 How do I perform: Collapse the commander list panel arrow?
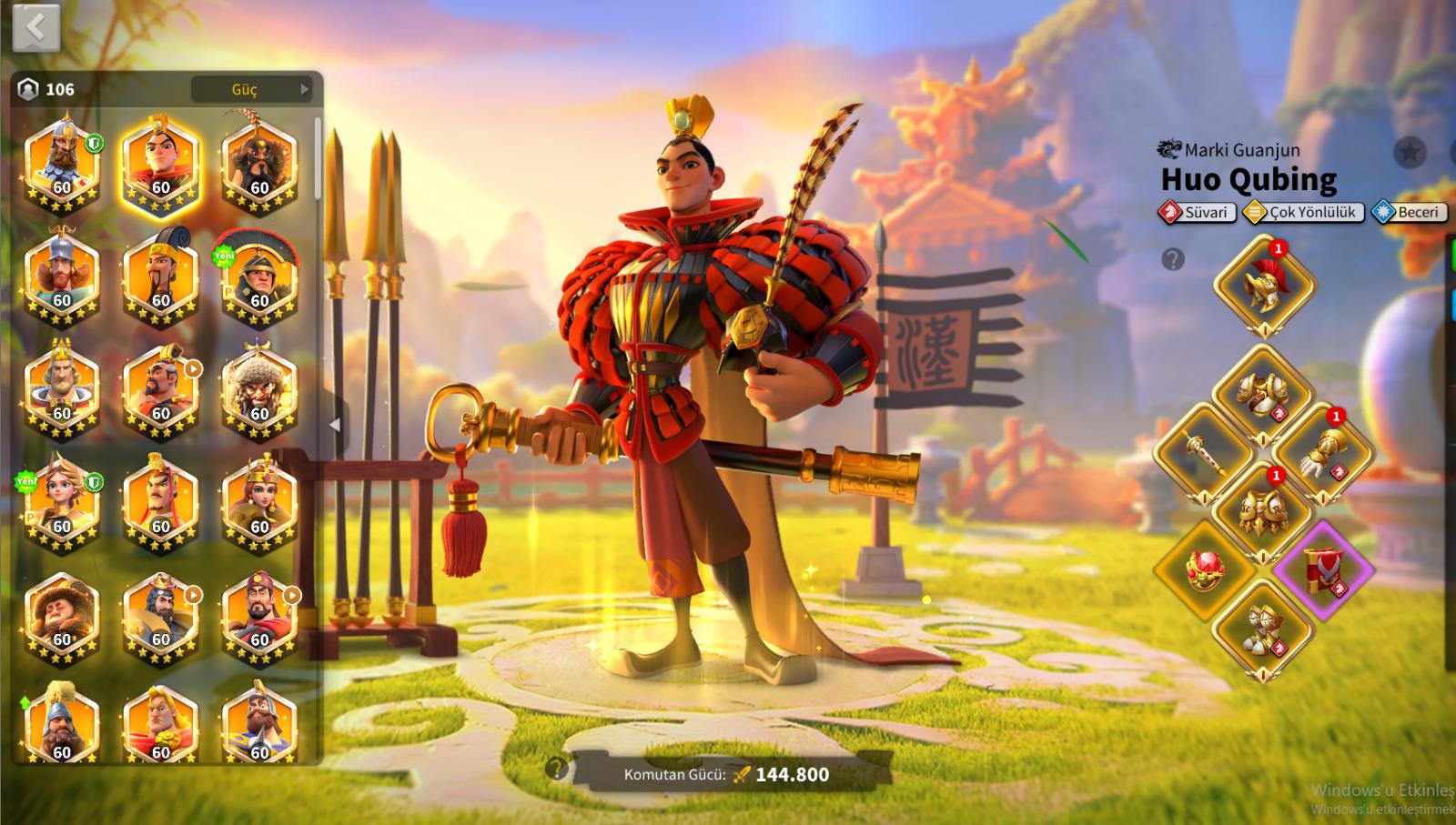point(334,425)
